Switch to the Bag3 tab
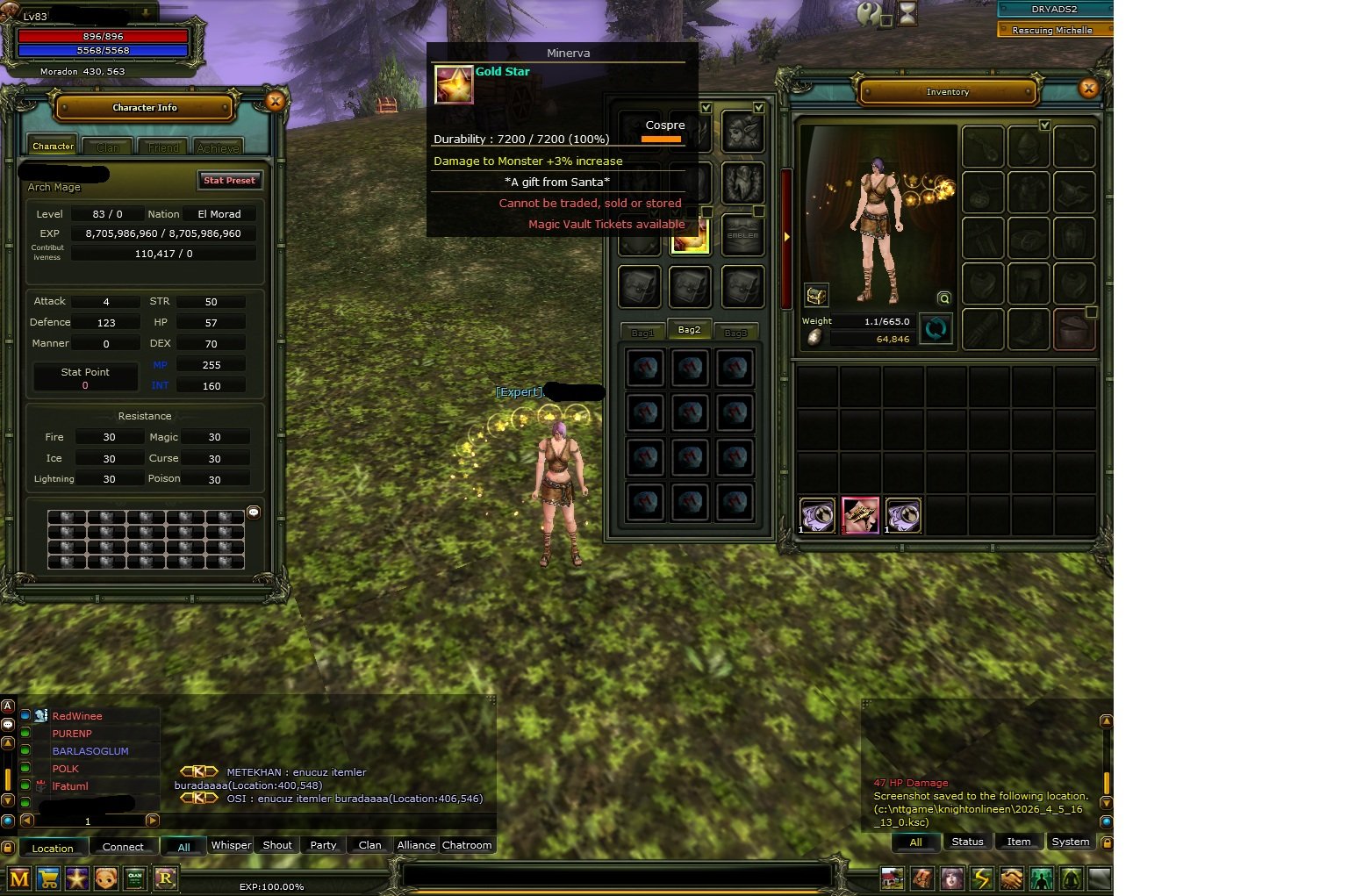 click(737, 332)
